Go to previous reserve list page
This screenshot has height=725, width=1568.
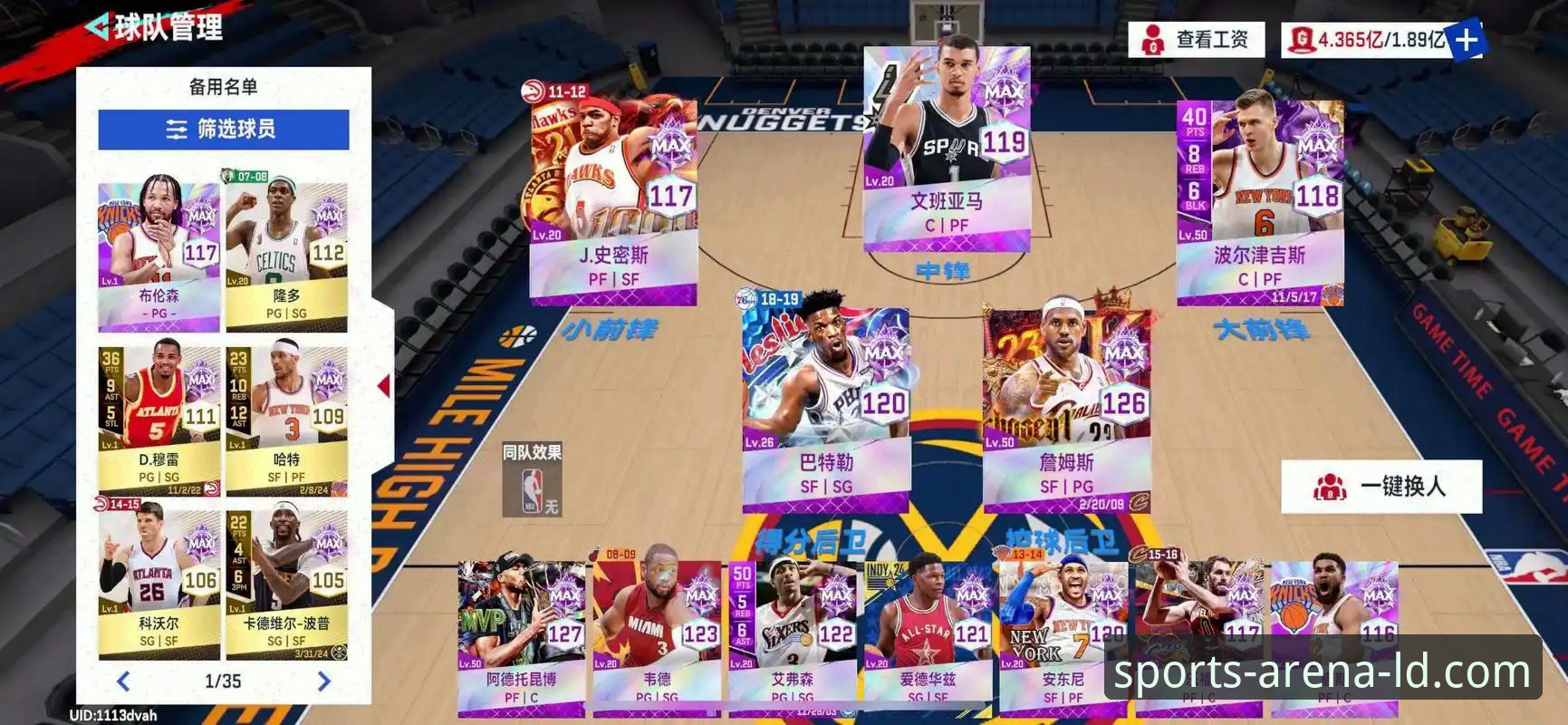pyautogui.click(x=124, y=681)
